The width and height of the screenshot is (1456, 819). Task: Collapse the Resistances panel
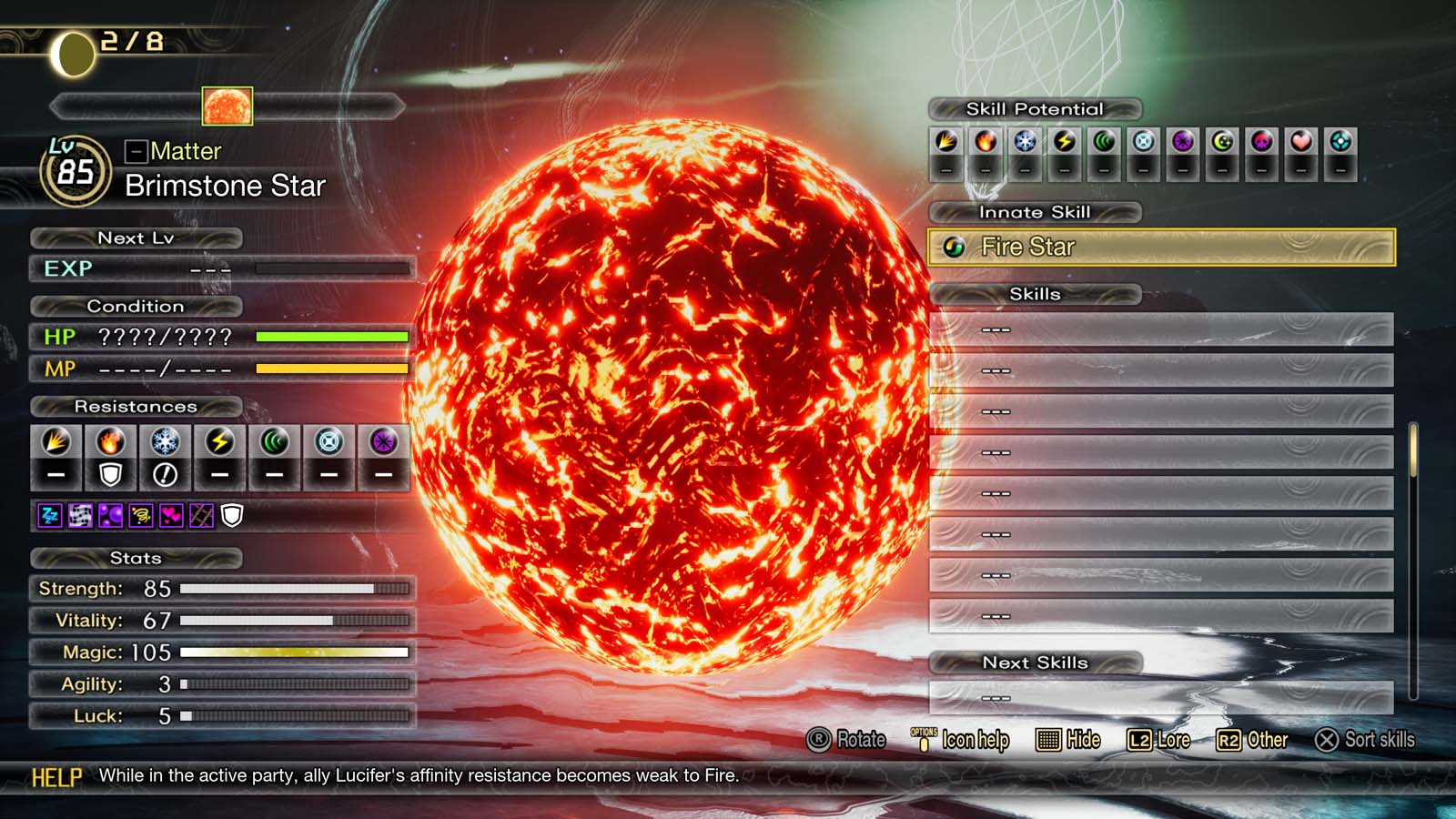point(135,407)
